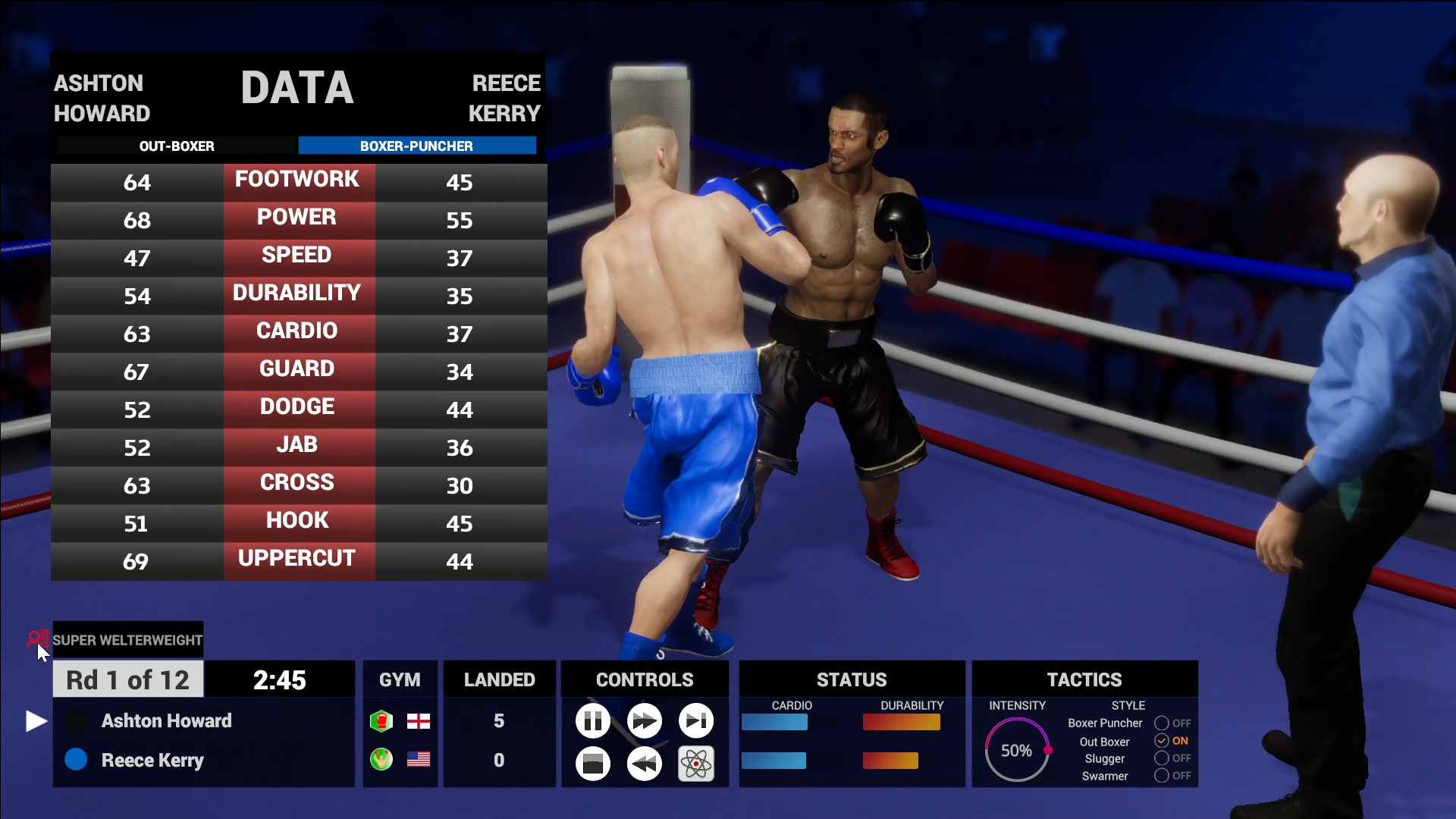
Task: Click Reece Kerry's name in the scoreboard
Action: point(152,761)
